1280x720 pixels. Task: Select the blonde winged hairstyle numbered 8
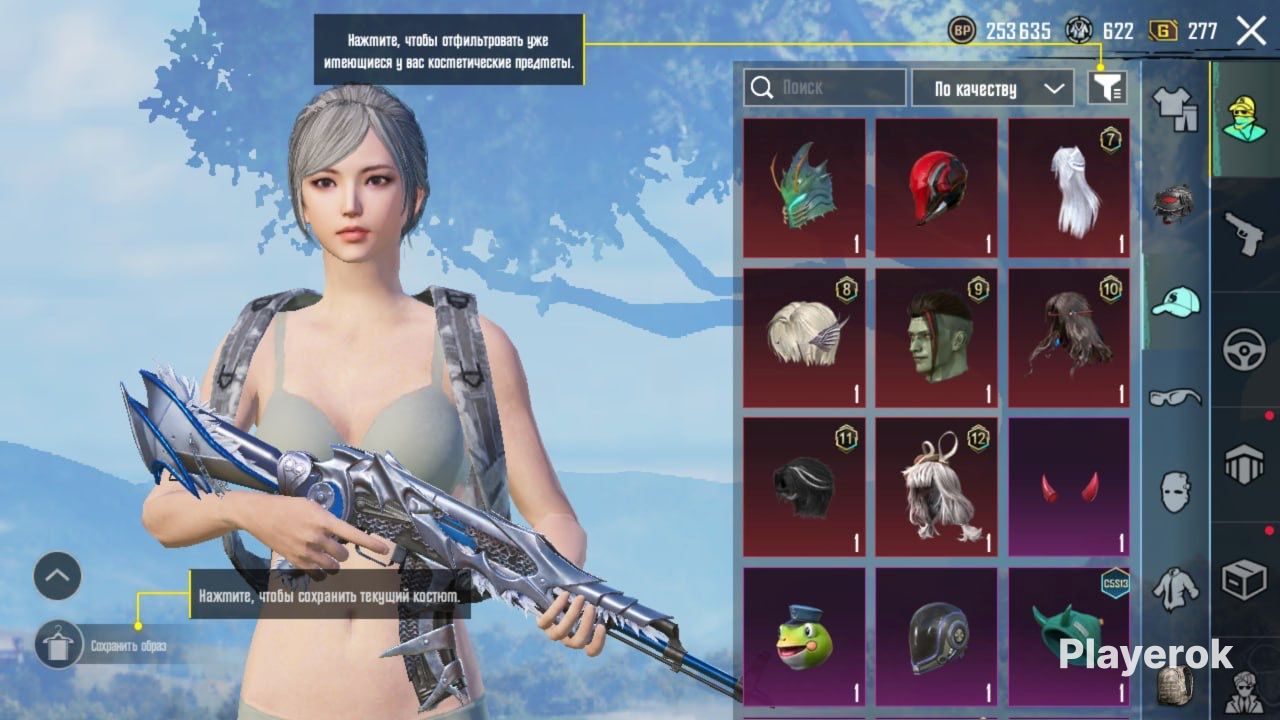pos(804,338)
